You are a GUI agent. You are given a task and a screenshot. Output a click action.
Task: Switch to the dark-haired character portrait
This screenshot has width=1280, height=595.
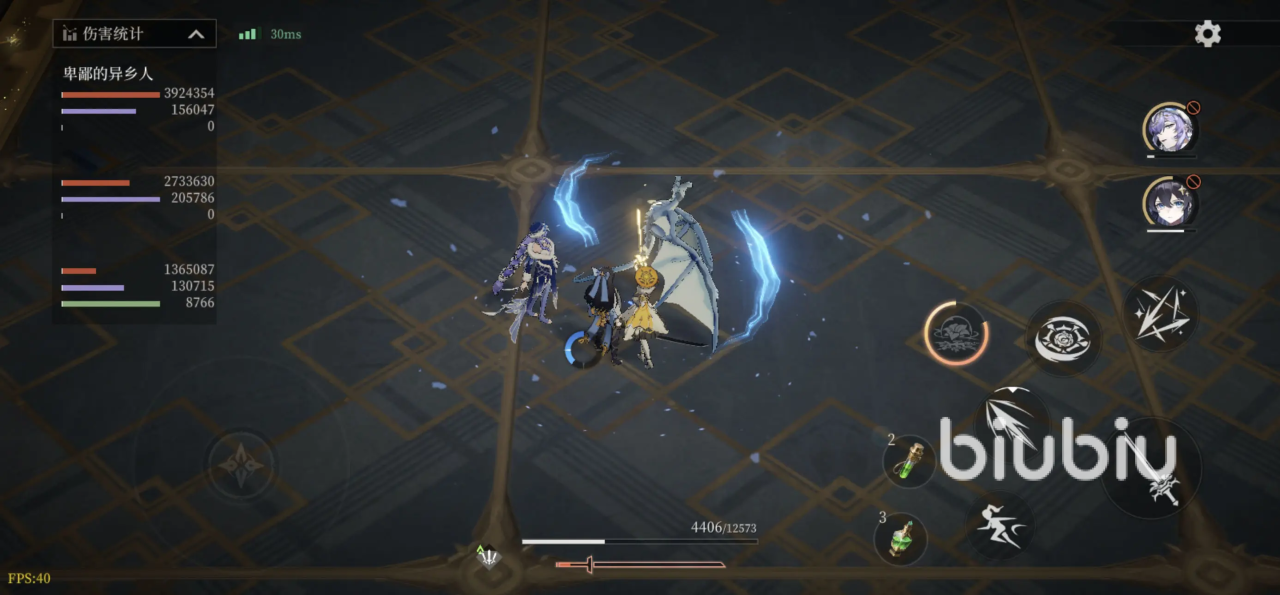click(1168, 203)
